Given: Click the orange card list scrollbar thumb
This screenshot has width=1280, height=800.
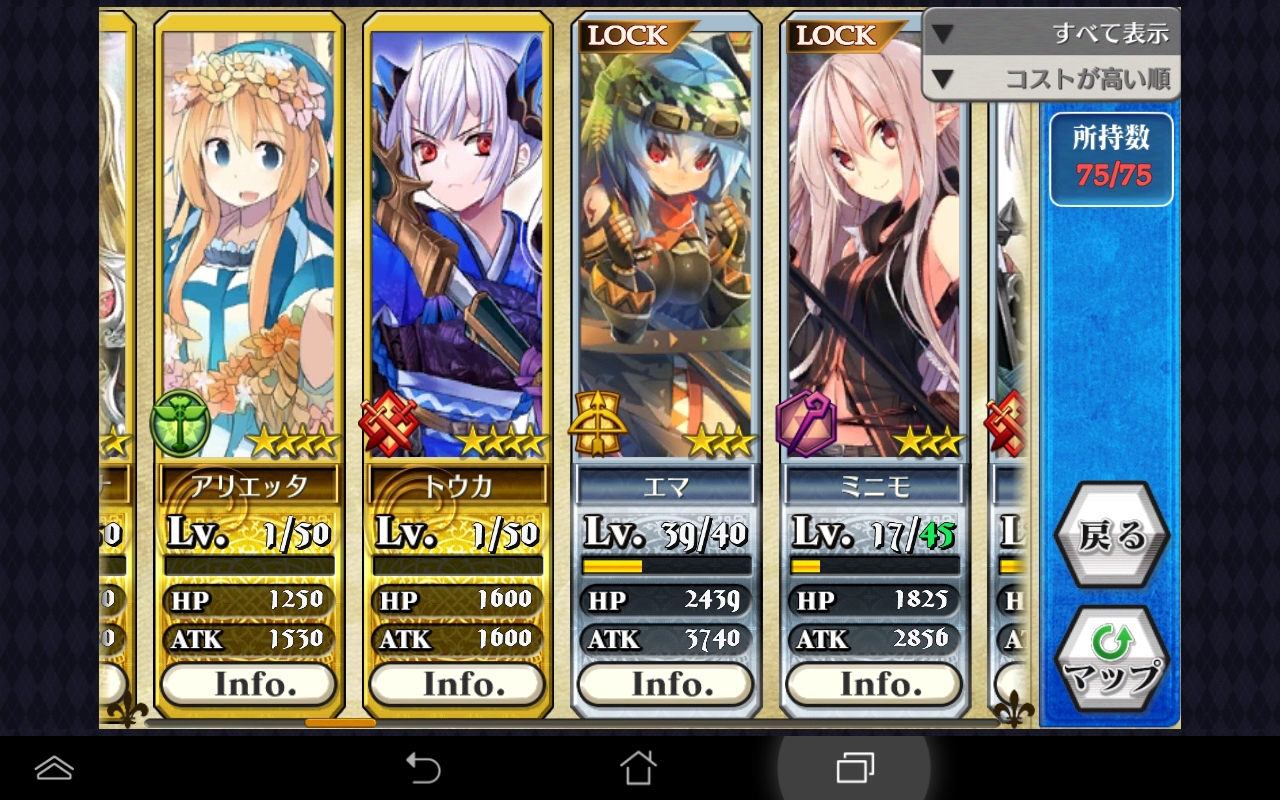Looking at the screenshot, I should point(340,722).
